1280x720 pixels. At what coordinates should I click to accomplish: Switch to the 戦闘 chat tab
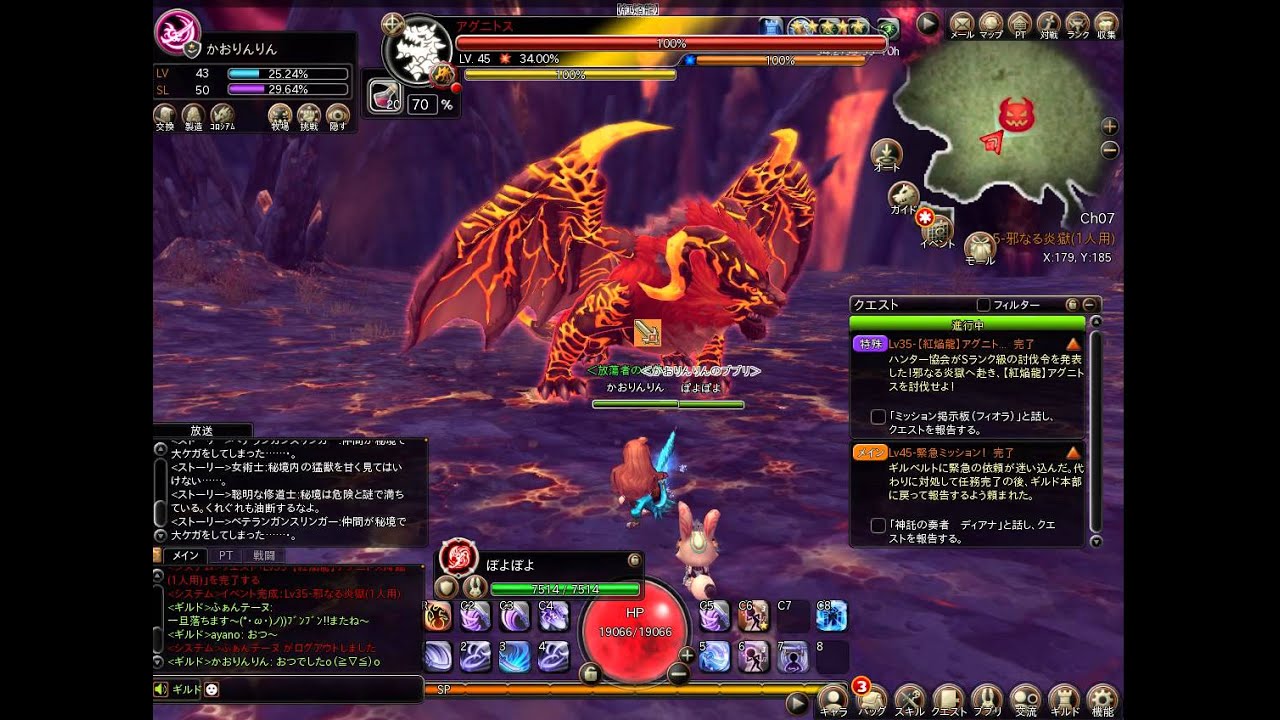tap(263, 555)
